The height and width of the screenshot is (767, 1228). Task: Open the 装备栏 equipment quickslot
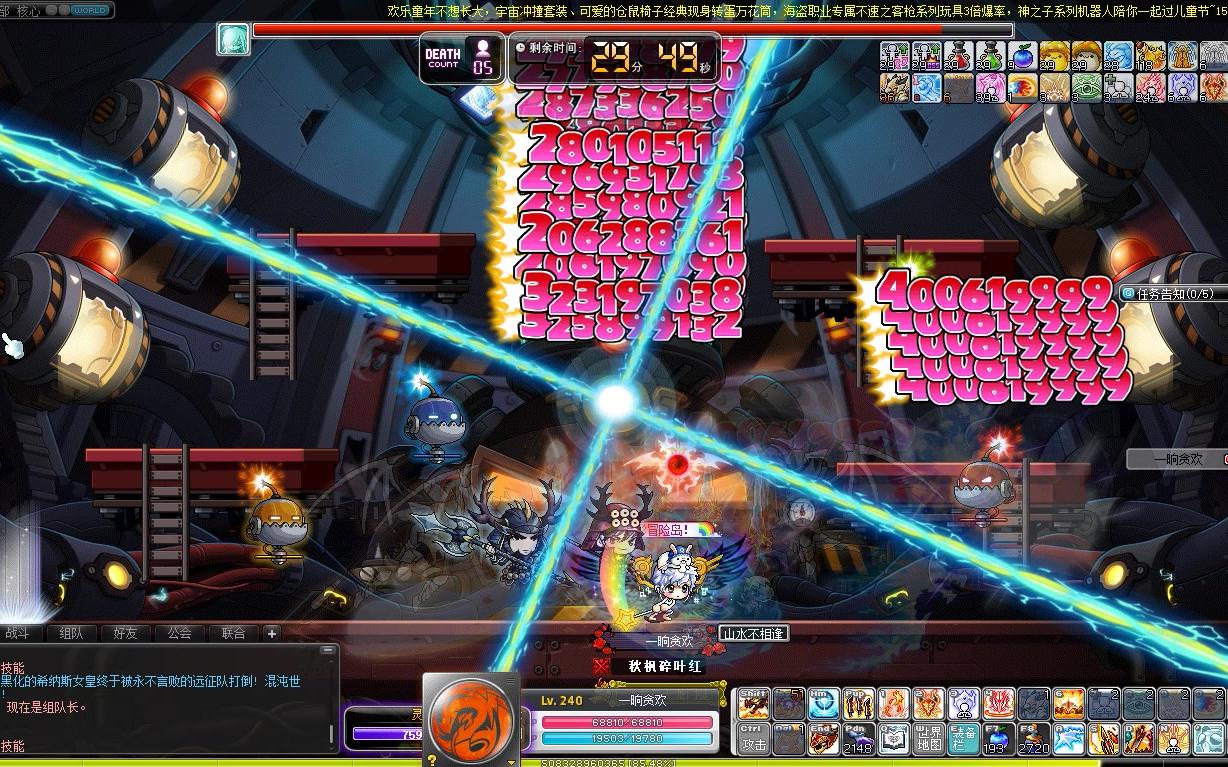964,740
